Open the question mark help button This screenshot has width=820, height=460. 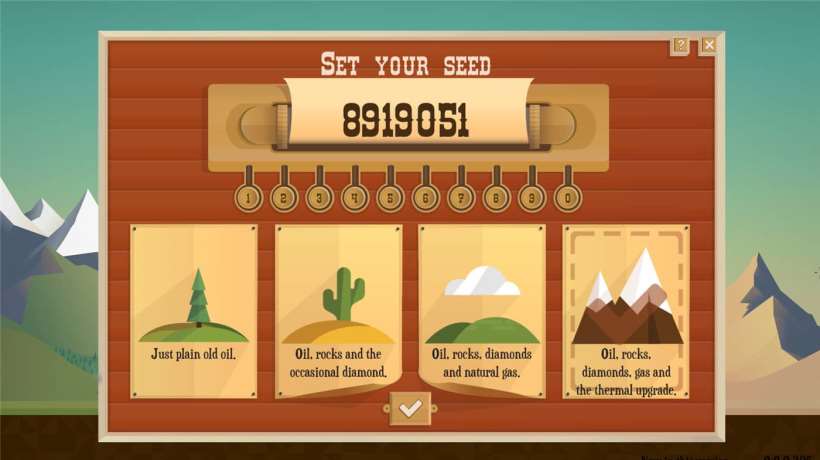(680, 45)
